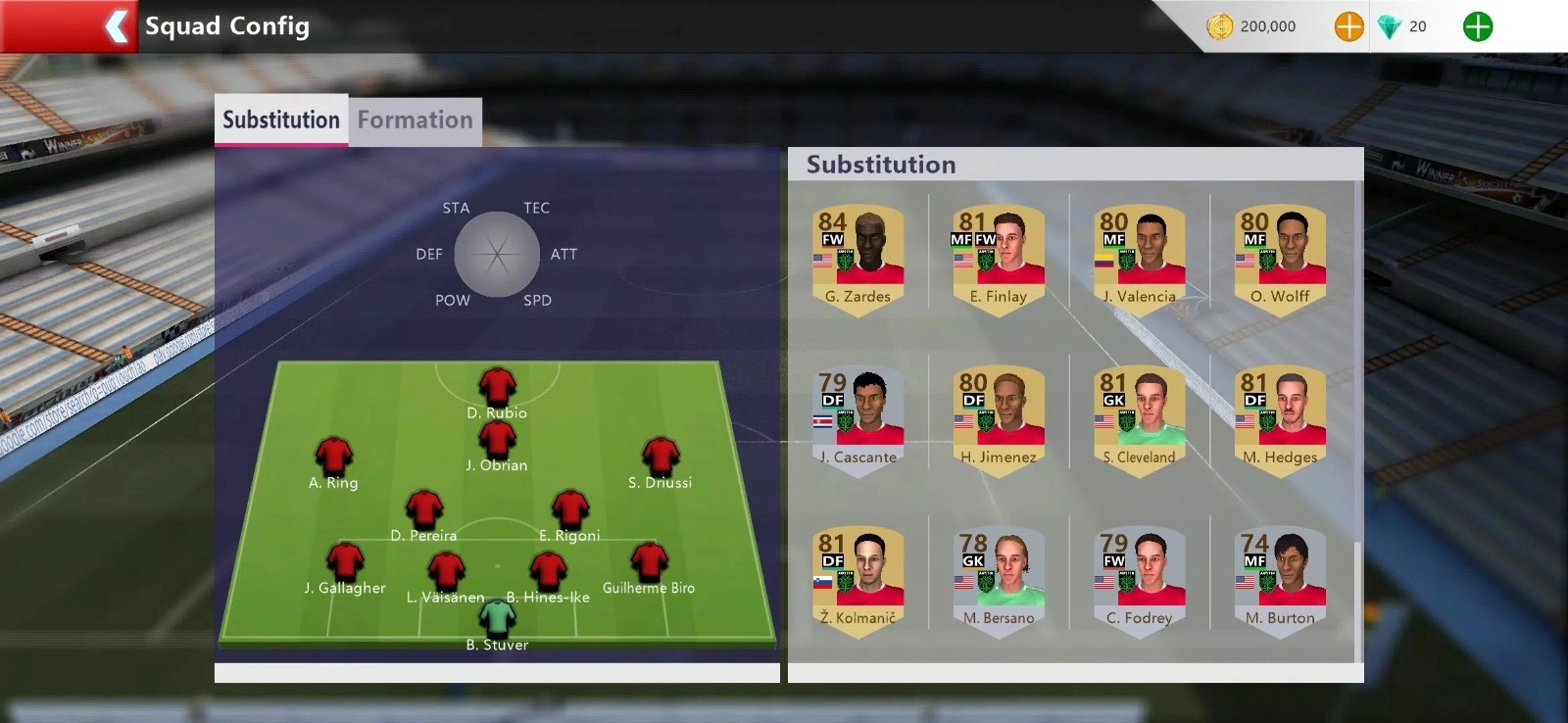Select winger S. Driussi on the pitch

pos(661,458)
